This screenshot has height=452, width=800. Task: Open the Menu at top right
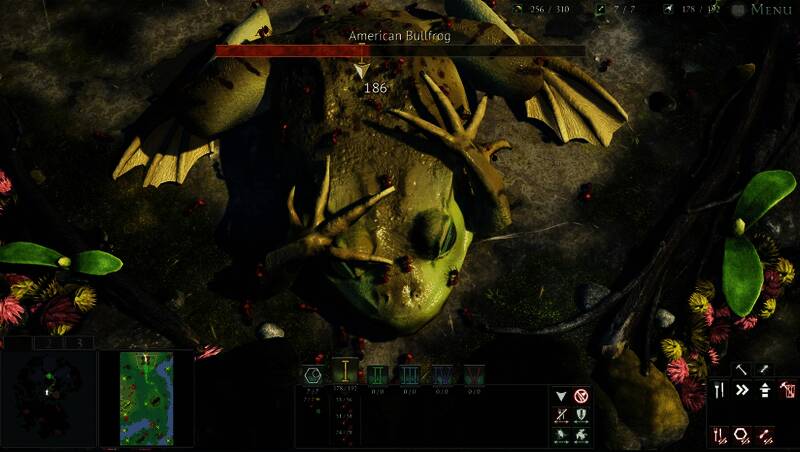(x=771, y=10)
